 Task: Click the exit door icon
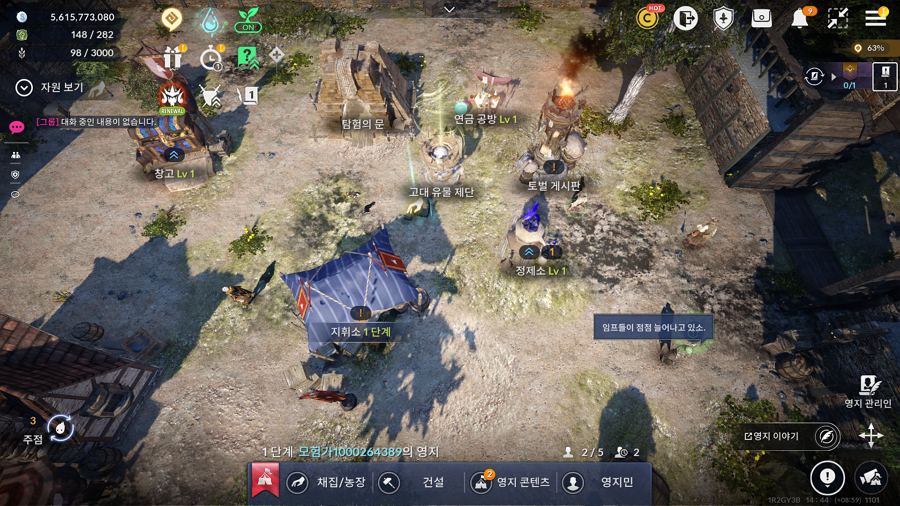point(685,18)
